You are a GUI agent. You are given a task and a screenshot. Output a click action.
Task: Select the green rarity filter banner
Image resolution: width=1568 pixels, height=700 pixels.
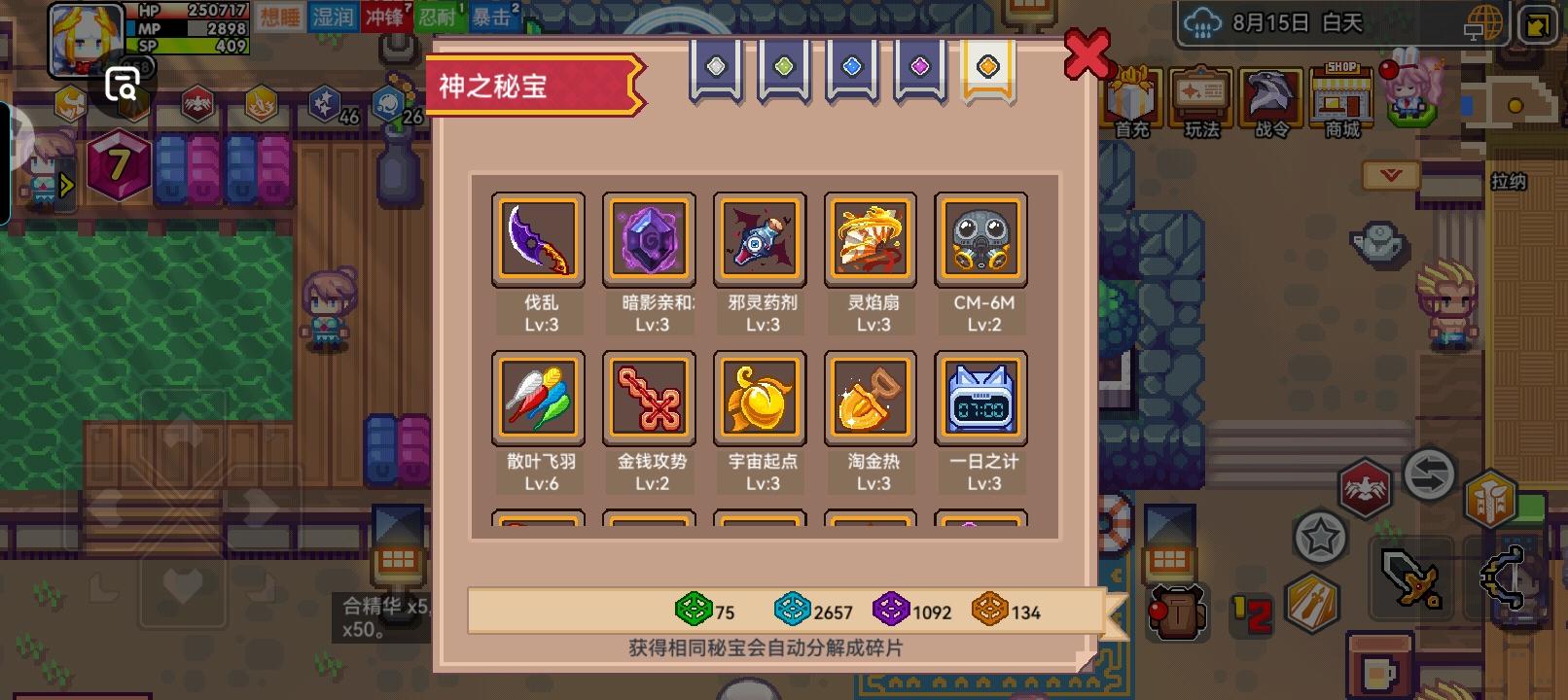784,66
